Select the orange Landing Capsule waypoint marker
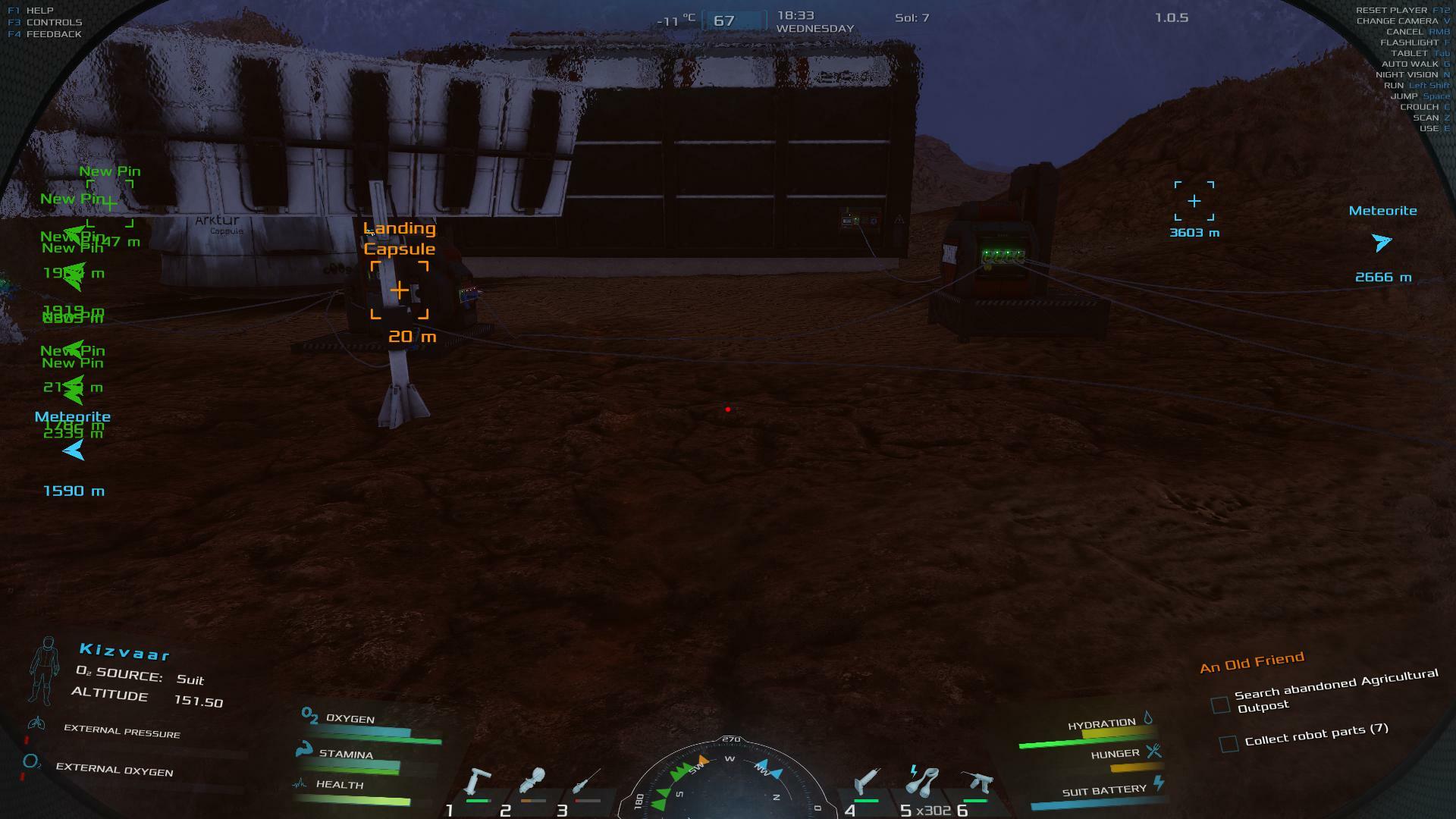 click(x=400, y=290)
